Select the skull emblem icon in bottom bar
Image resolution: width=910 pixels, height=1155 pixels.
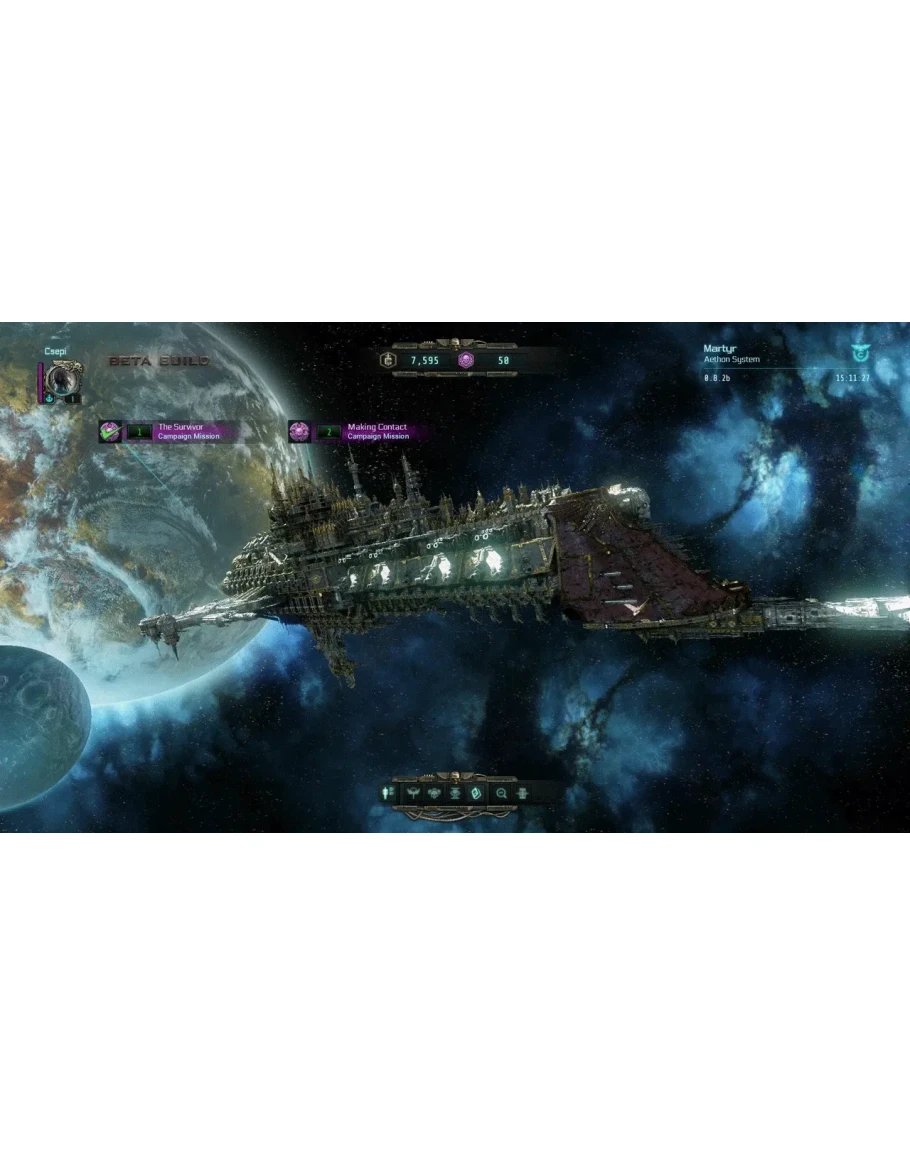click(435, 793)
